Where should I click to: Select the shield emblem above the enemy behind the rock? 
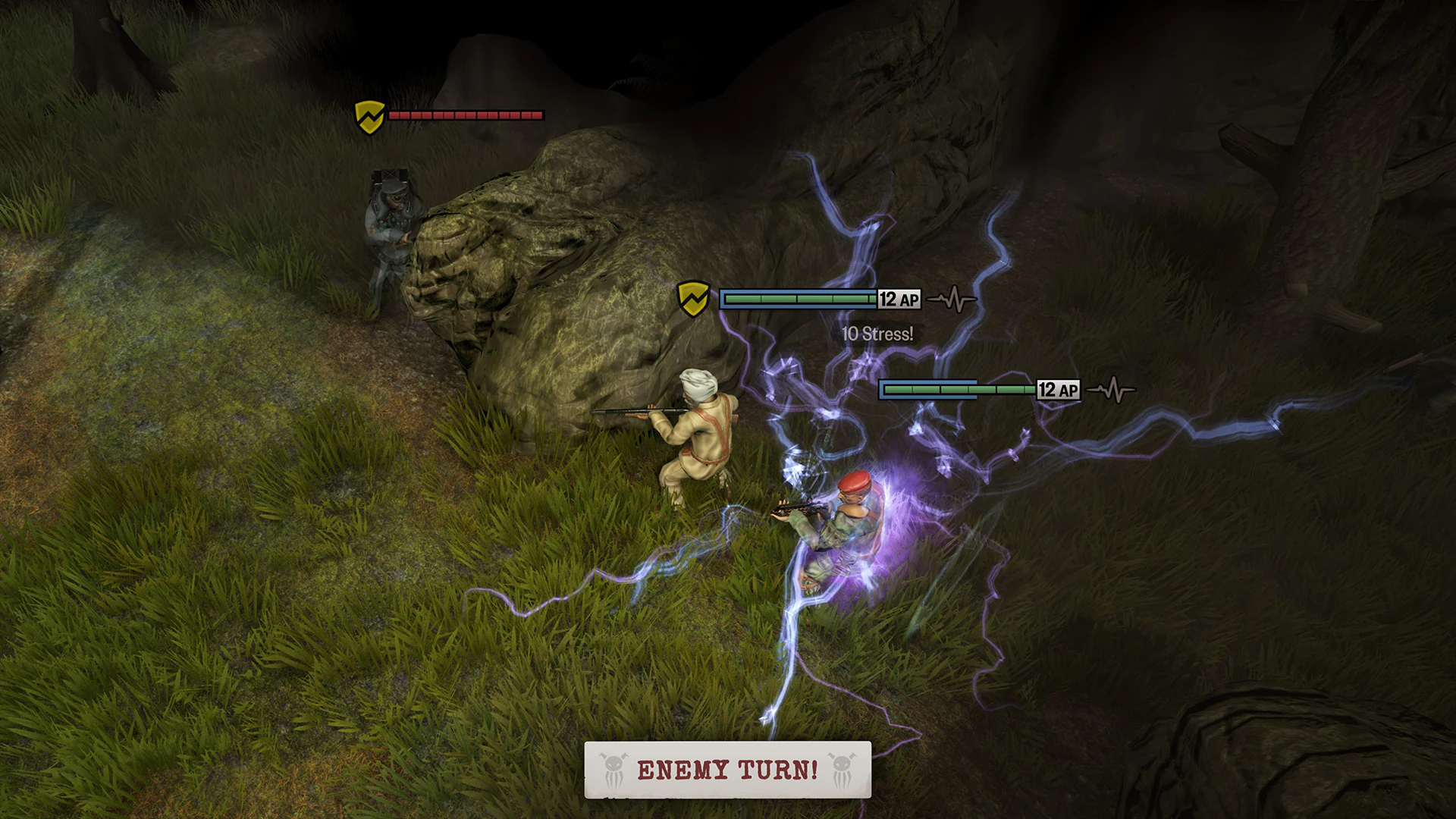pos(369,116)
